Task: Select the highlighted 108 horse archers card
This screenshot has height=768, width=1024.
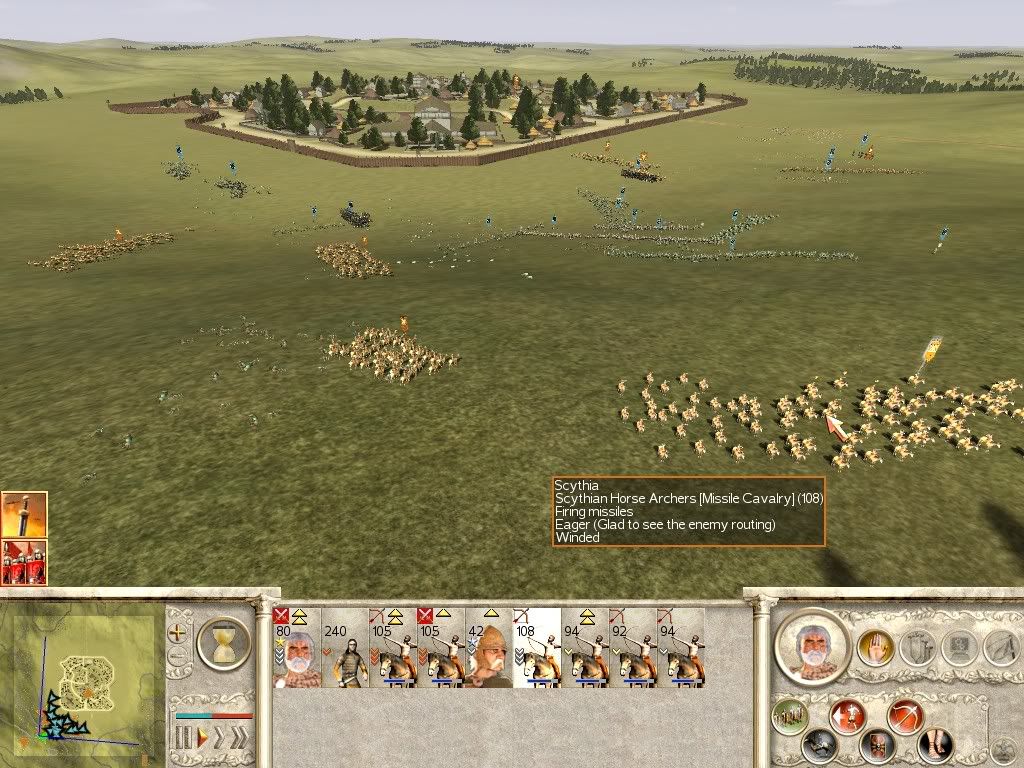Action: tap(537, 648)
